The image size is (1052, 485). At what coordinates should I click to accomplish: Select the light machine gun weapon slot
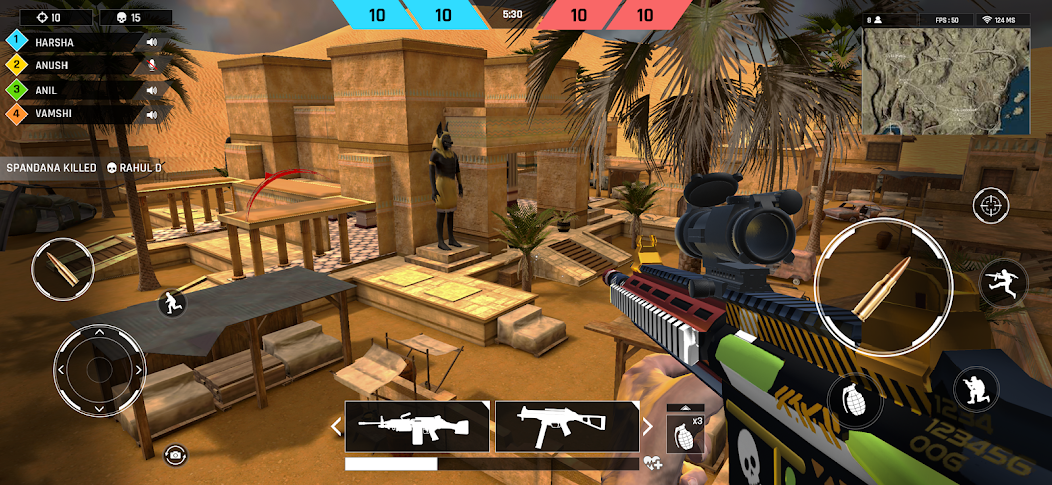coord(417,427)
